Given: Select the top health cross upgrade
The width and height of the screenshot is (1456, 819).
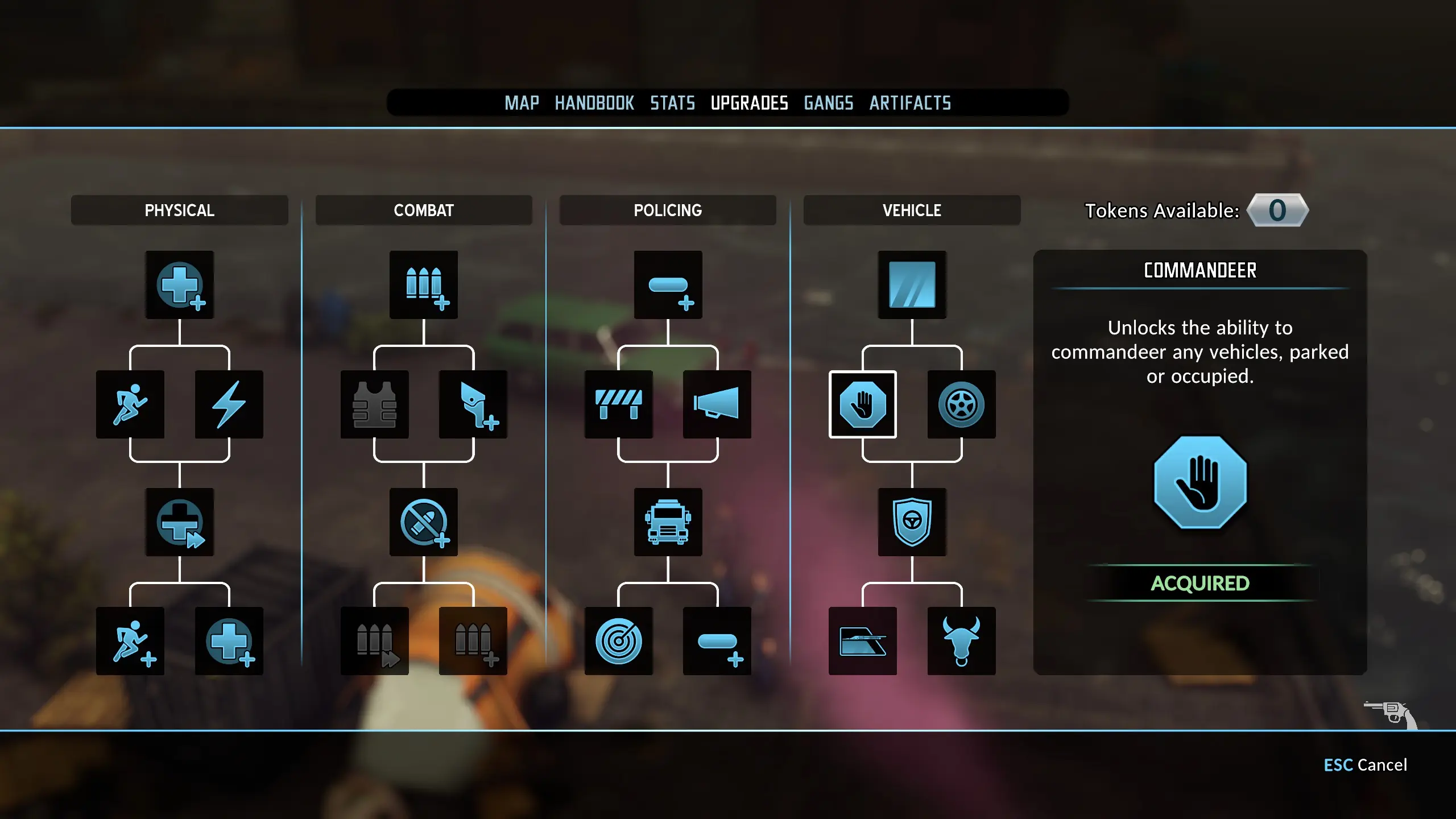Looking at the screenshot, I should pos(180,284).
